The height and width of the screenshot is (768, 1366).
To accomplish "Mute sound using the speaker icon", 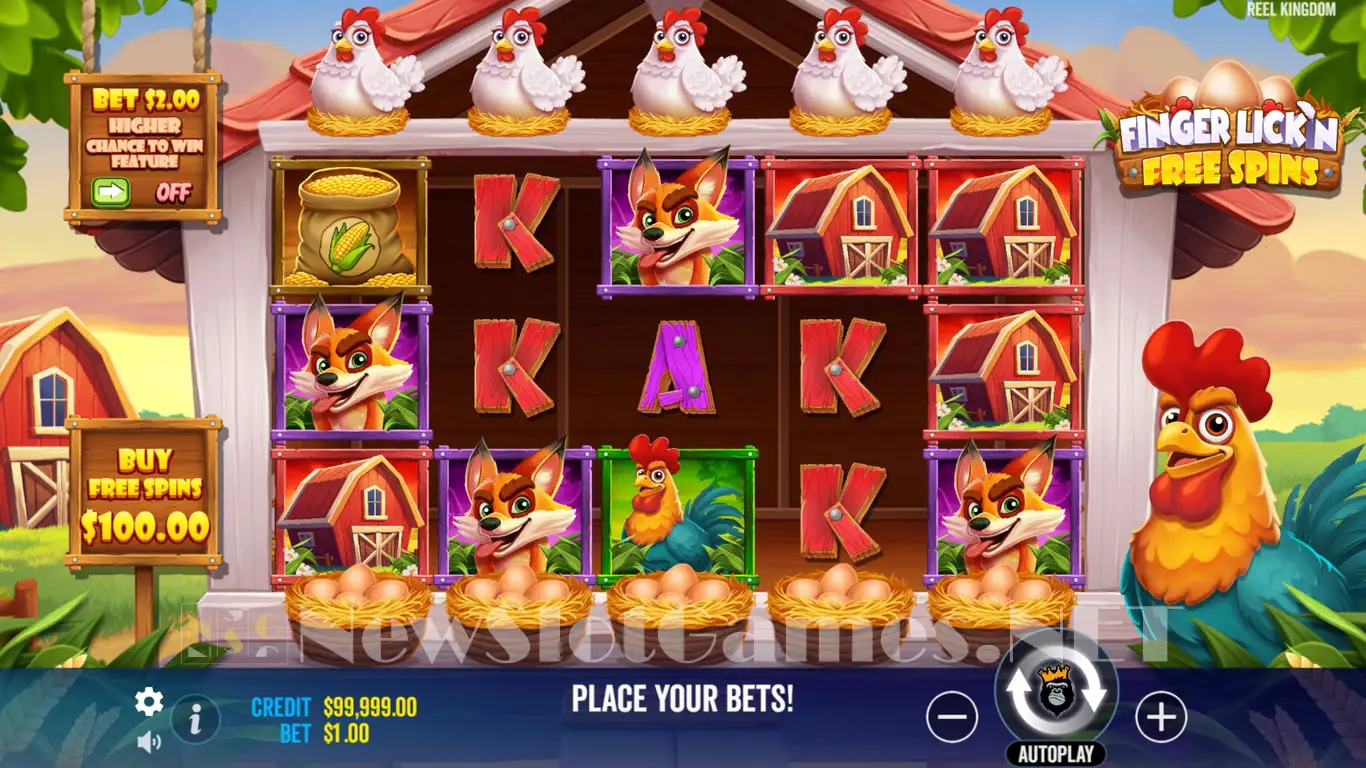I will (149, 741).
